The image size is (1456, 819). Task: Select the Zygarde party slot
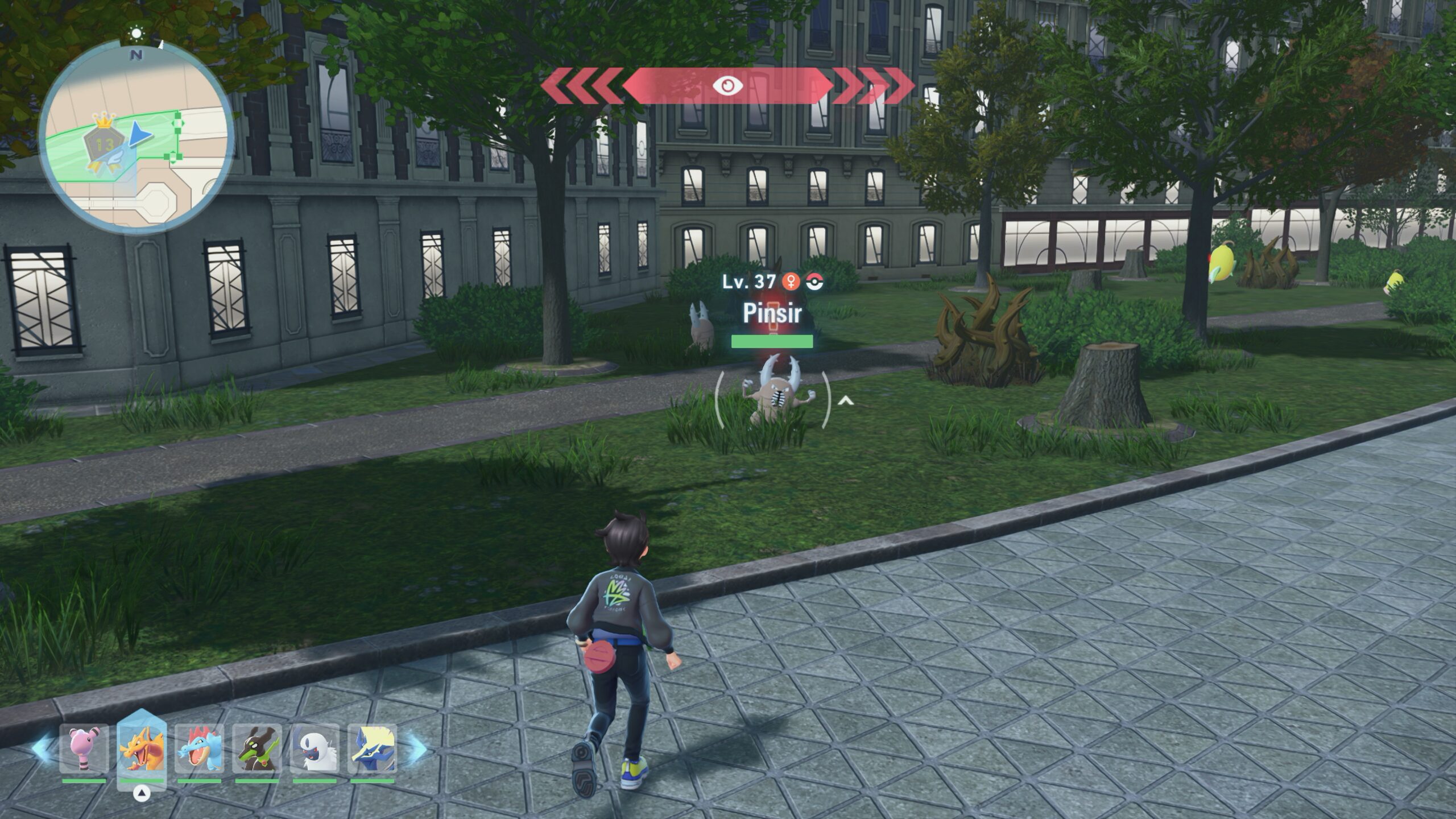tap(257, 748)
